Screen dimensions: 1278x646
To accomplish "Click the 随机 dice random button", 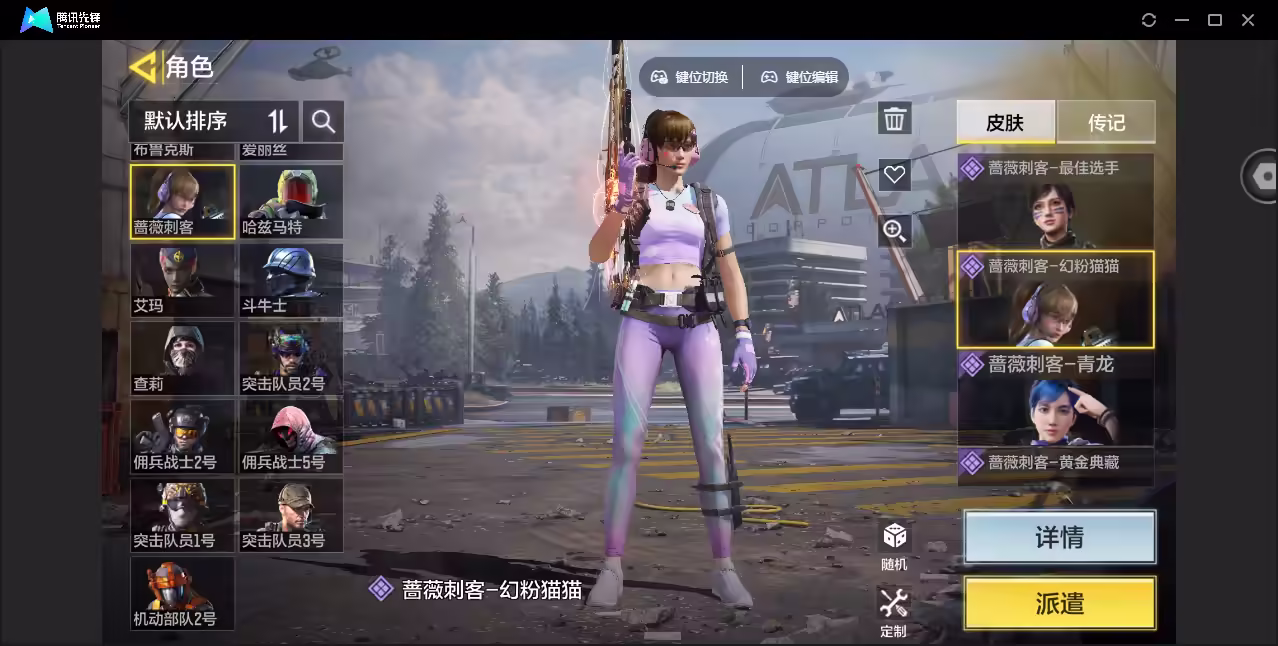I will (894, 544).
